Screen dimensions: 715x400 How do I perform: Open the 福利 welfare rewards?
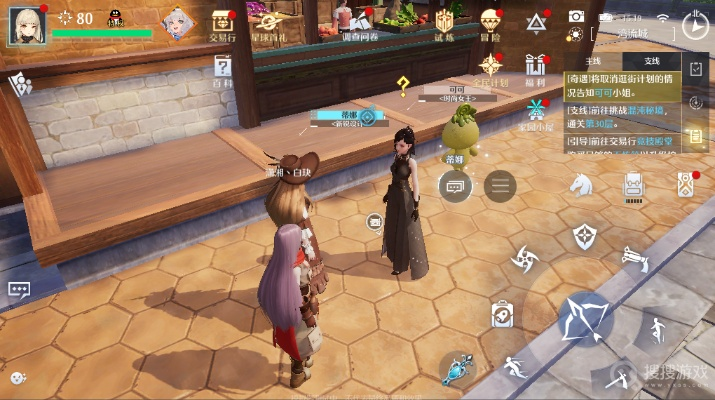point(538,68)
